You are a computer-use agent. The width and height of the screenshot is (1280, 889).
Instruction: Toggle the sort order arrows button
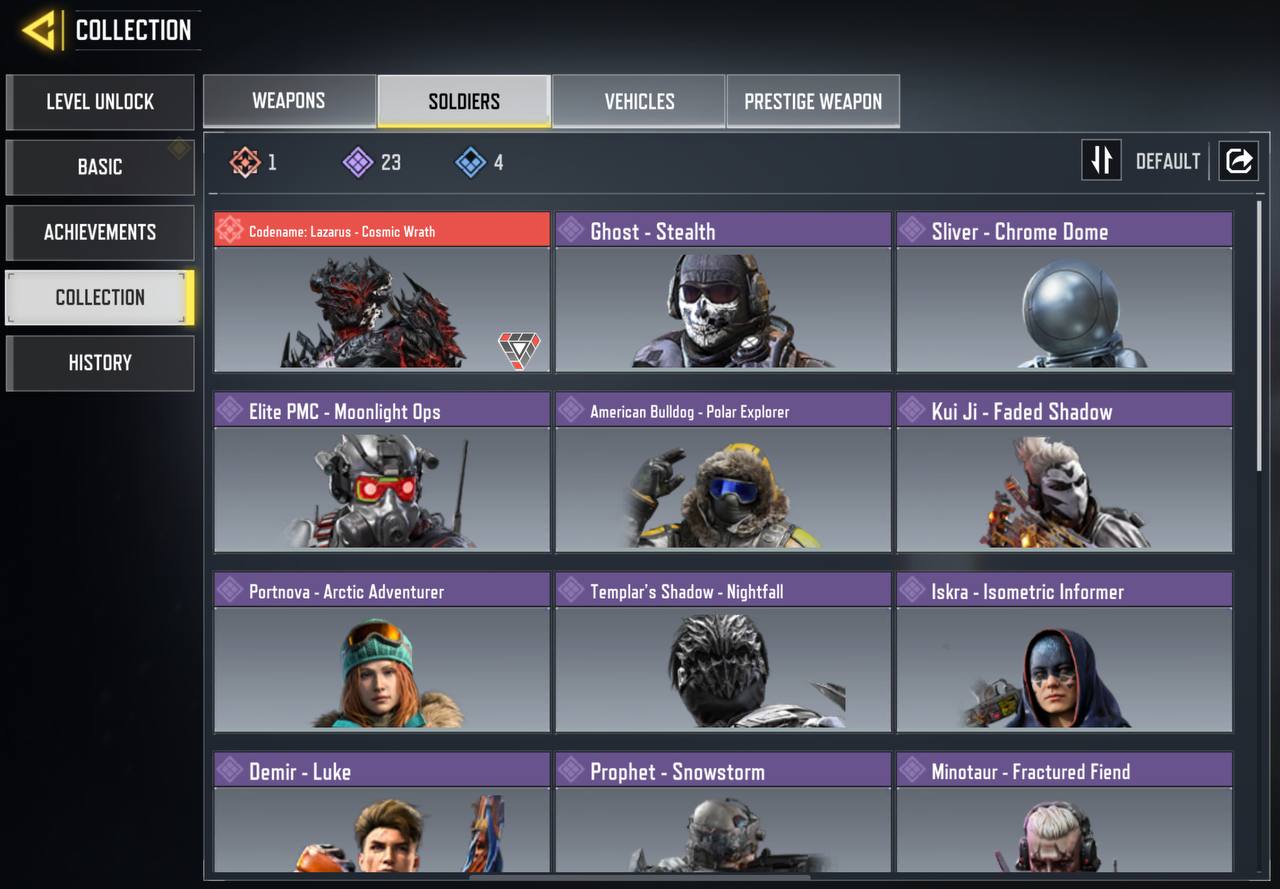1101,161
